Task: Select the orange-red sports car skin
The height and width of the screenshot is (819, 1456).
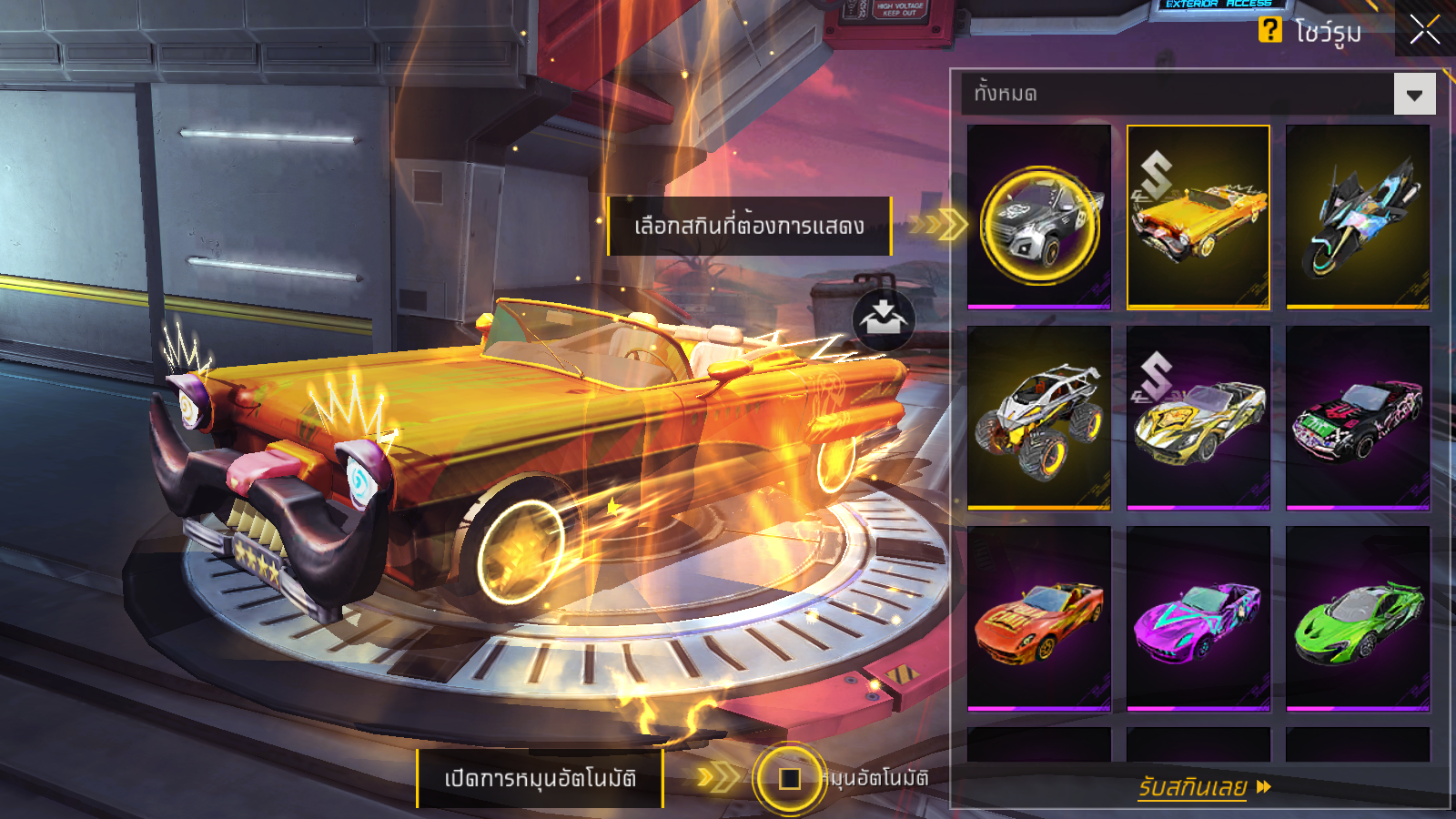Action: 1039,618
